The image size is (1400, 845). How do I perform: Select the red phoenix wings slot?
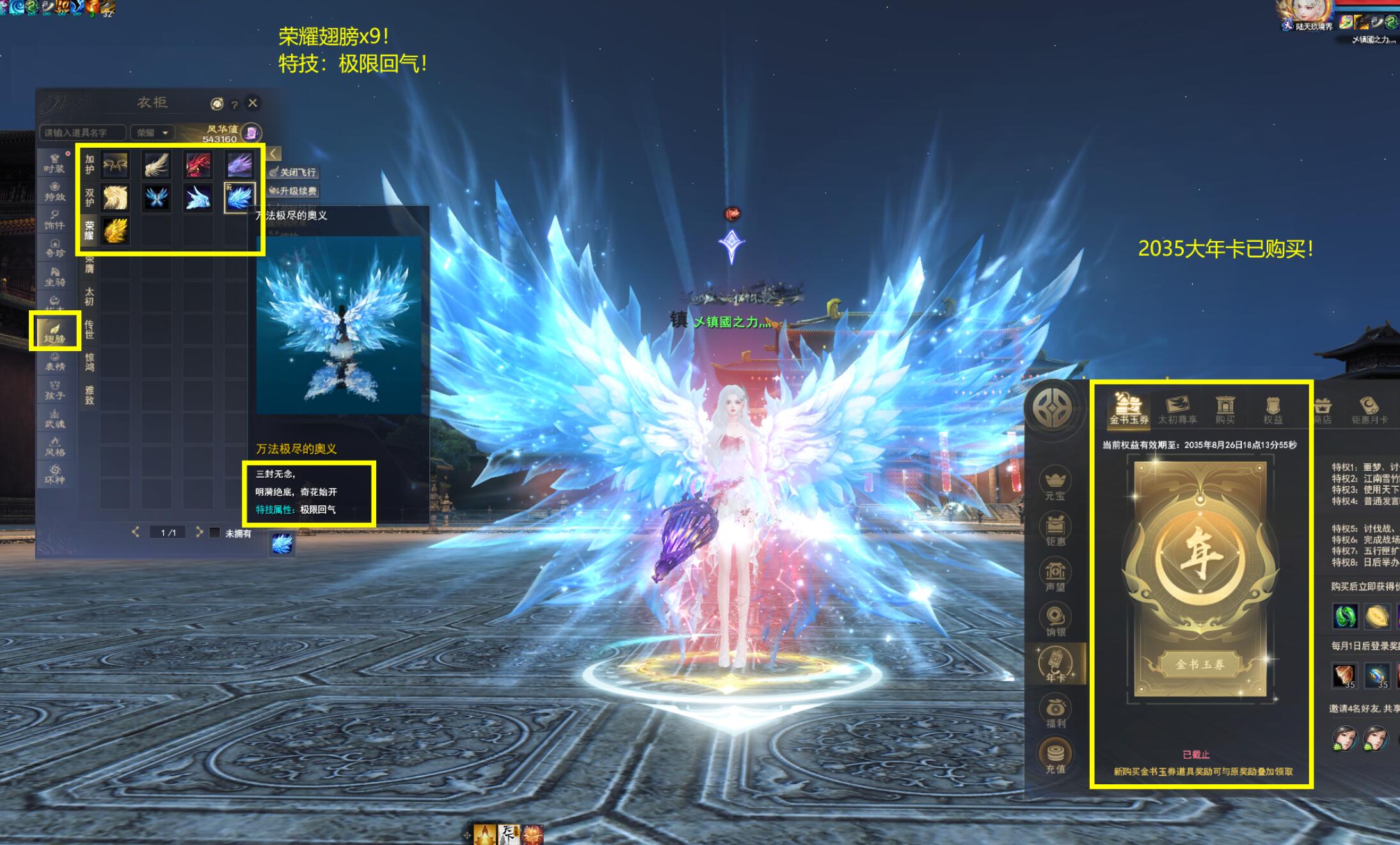198,164
